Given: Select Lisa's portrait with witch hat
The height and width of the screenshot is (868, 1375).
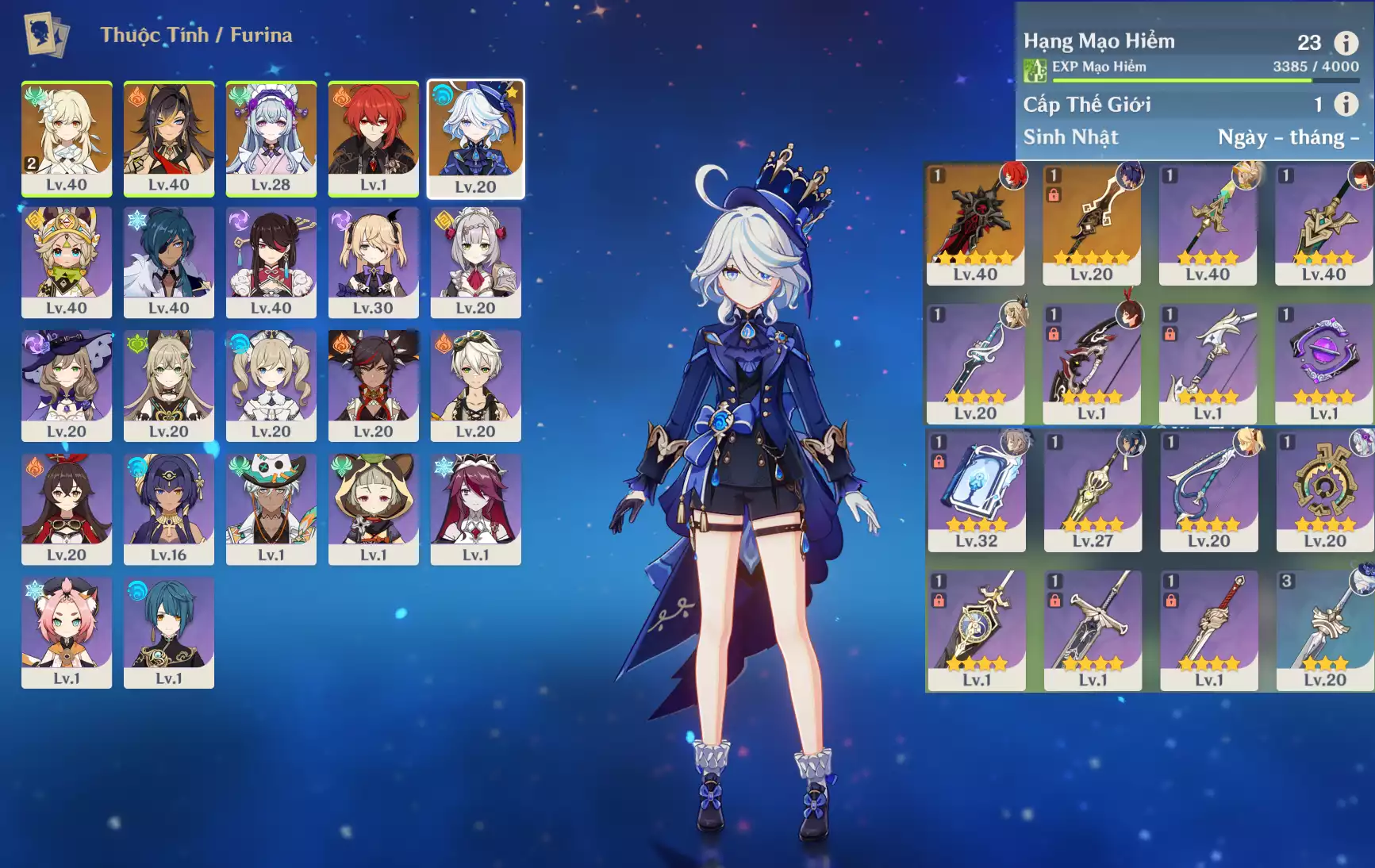Looking at the screenshot, I should point(67,386).
